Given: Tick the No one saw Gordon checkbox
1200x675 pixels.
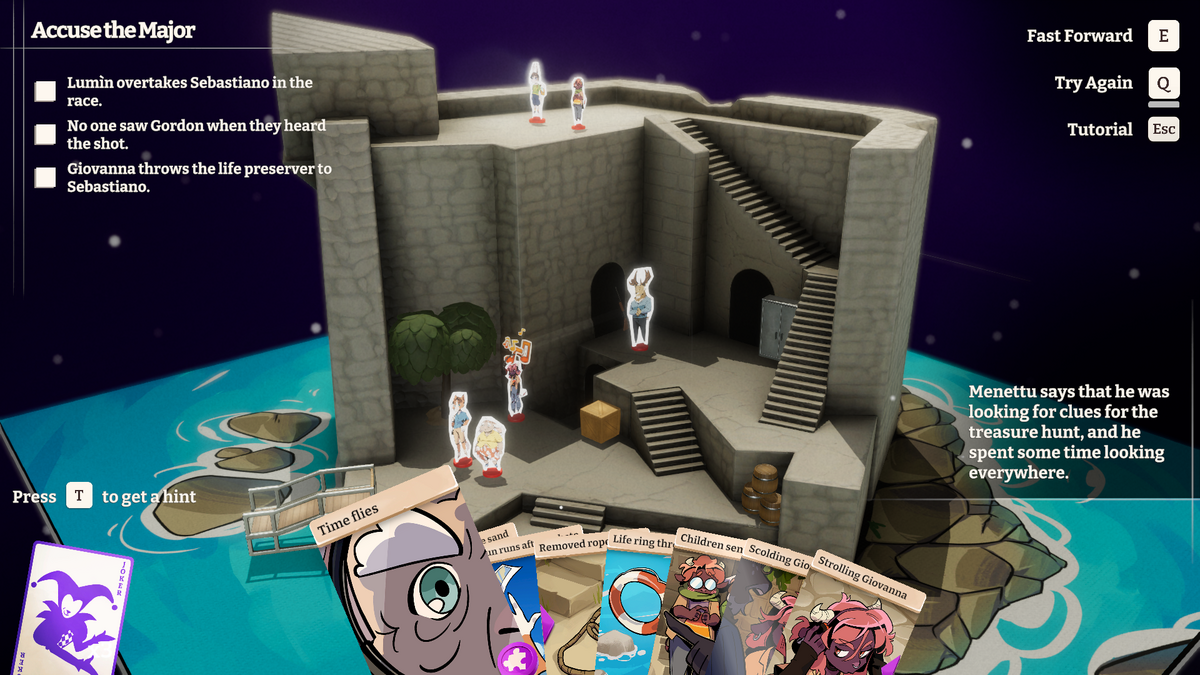Looking at the screenshot, I should (45, 134).
